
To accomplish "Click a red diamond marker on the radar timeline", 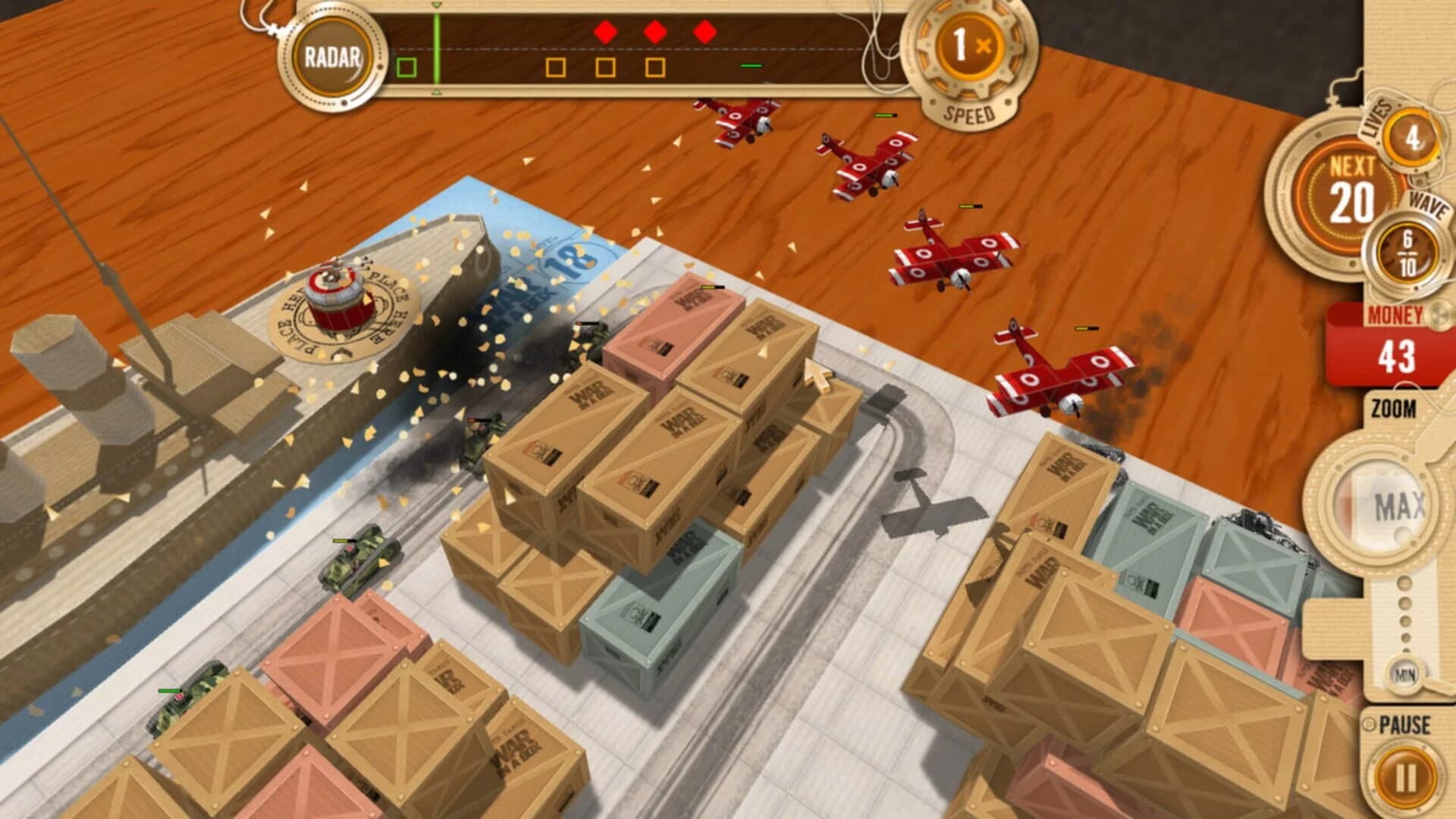I will pyautogui.click(x=604, y=32).
